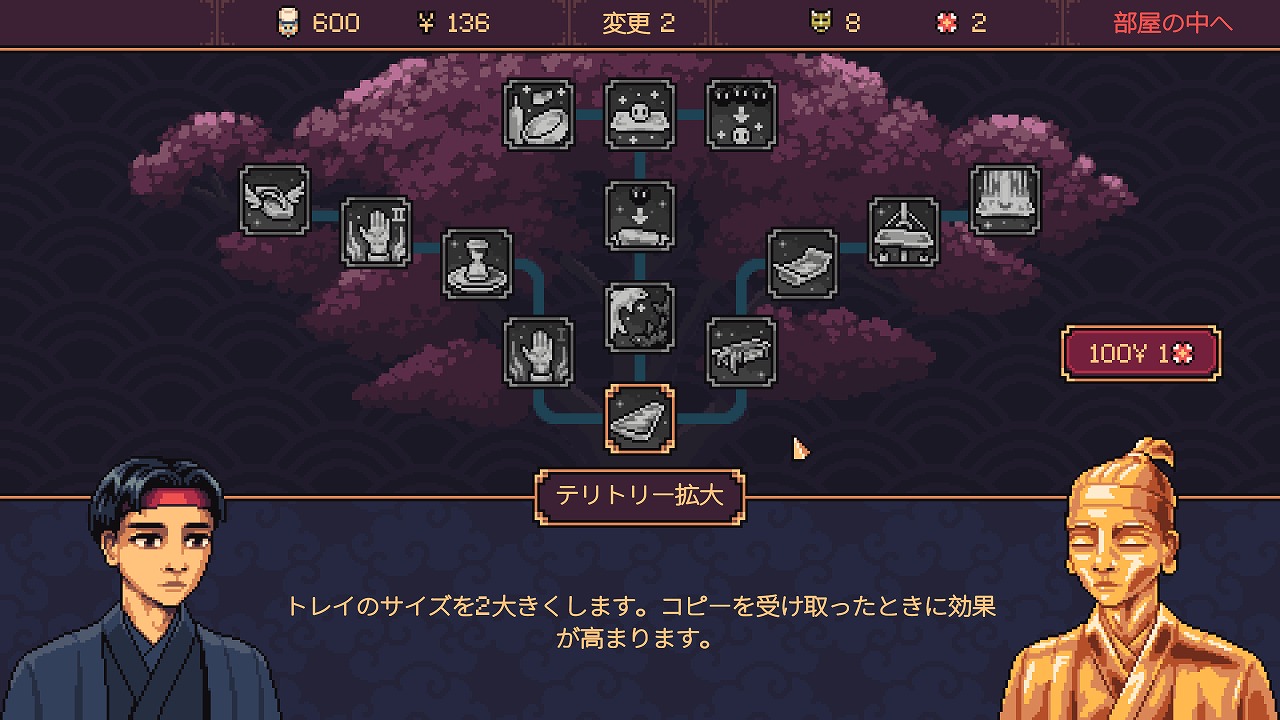Screen dimensions: 1280x720
Task: Select the black ball dropping onto tray node
Action: (x=640, y=215)
